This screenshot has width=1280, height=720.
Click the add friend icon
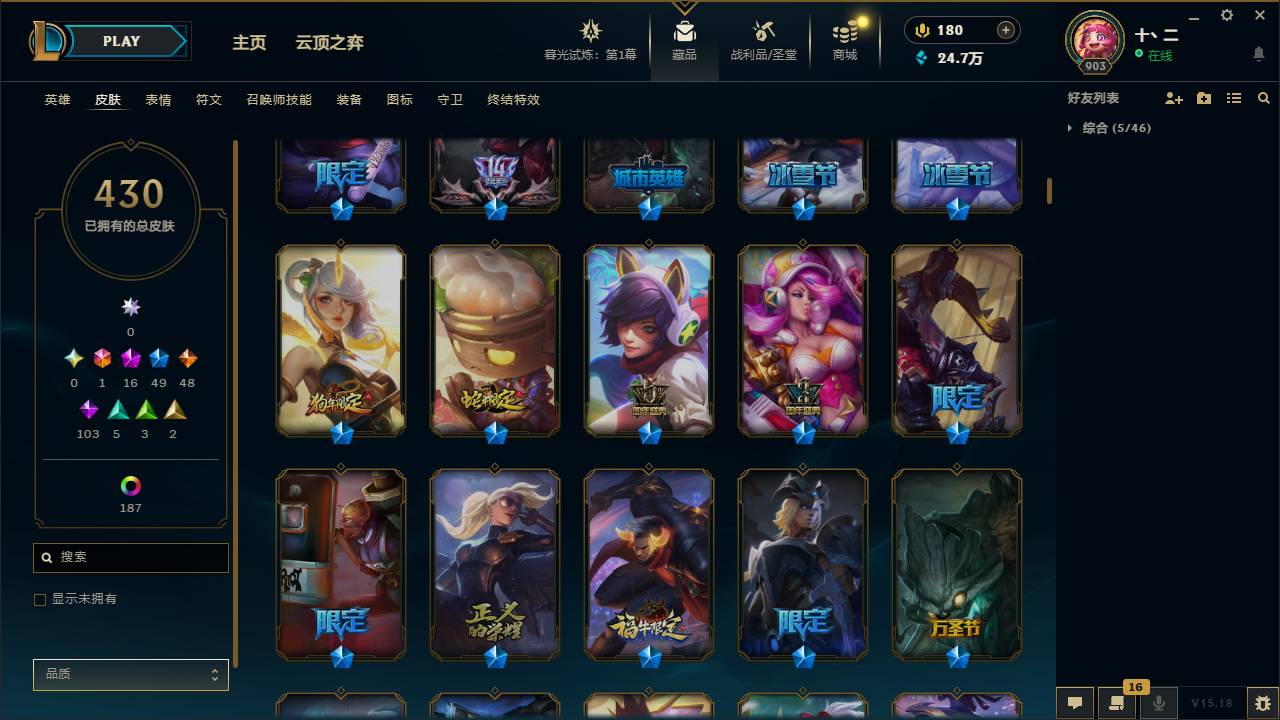click(1172, 98)
